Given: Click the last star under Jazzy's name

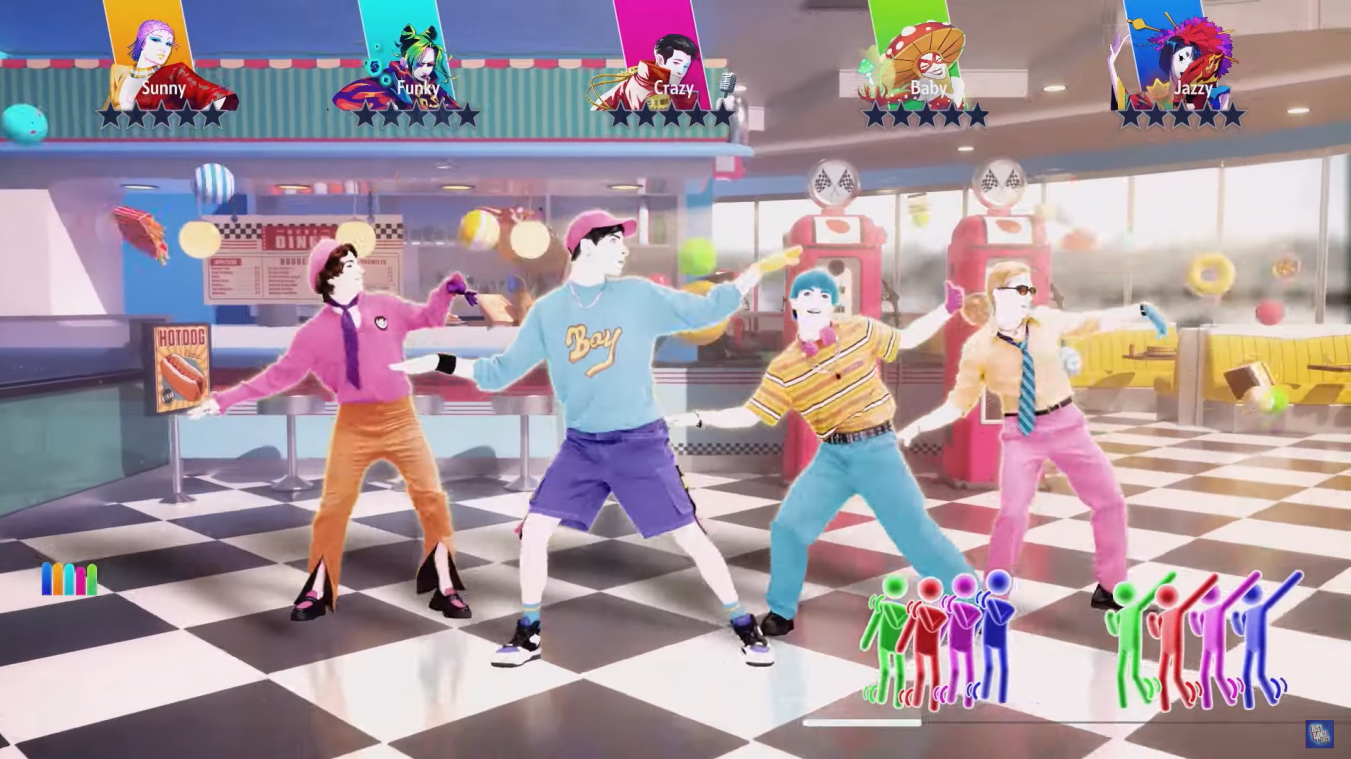Looking at the screenshot, I should point(1233,115).
